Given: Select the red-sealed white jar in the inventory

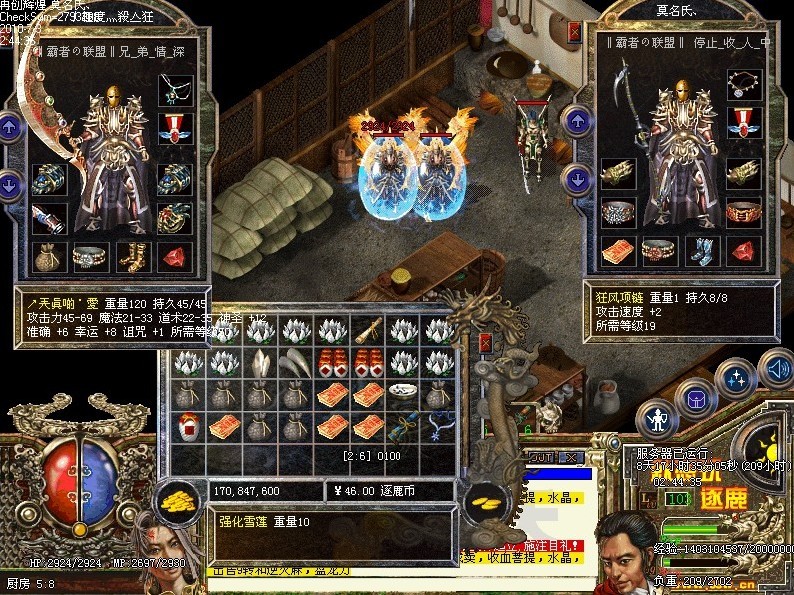Looking at the screenshot, I should [188, 426].
